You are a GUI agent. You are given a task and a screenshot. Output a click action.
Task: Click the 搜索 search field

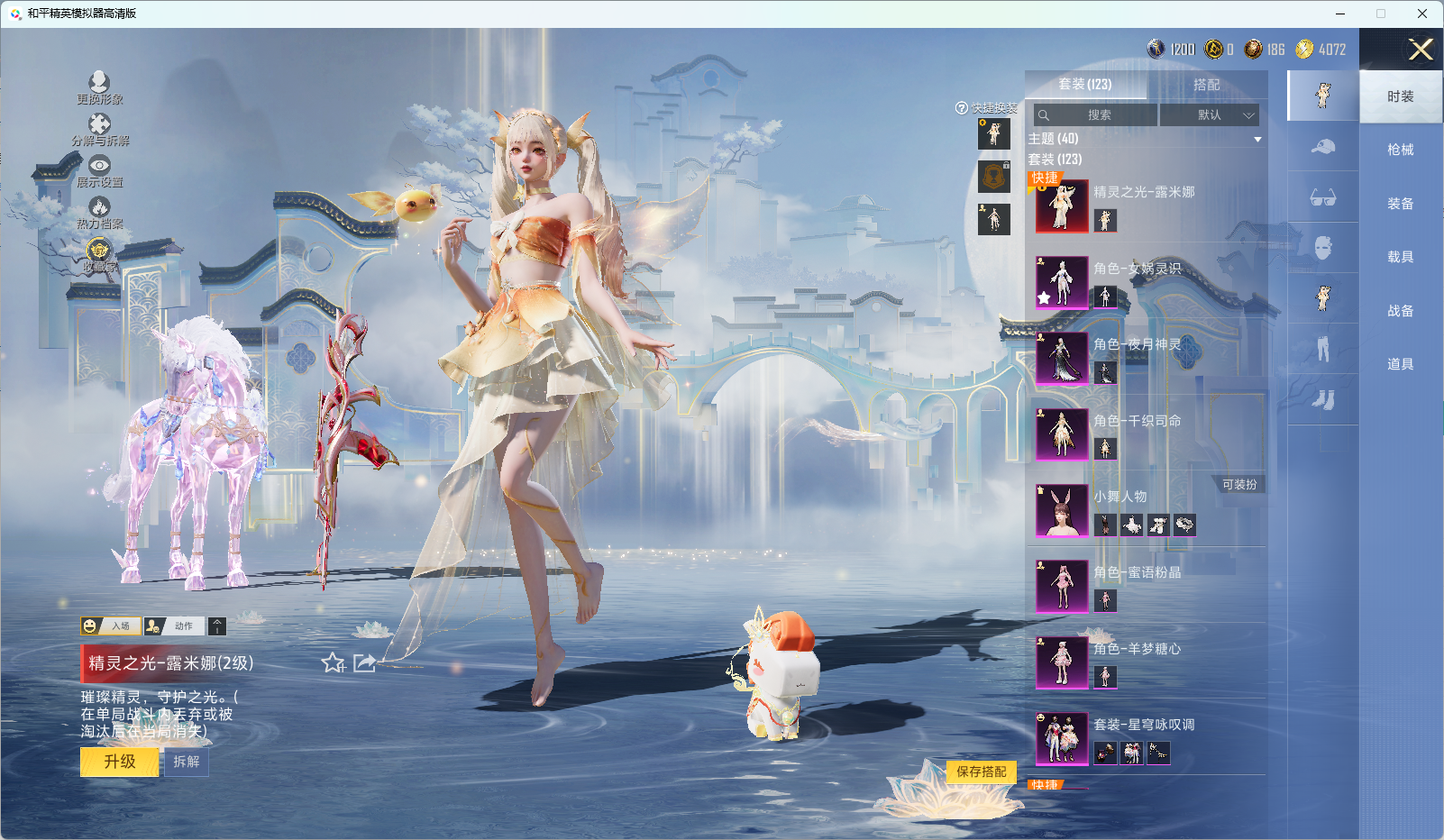pyautogui.click(x=1095, y=115)
